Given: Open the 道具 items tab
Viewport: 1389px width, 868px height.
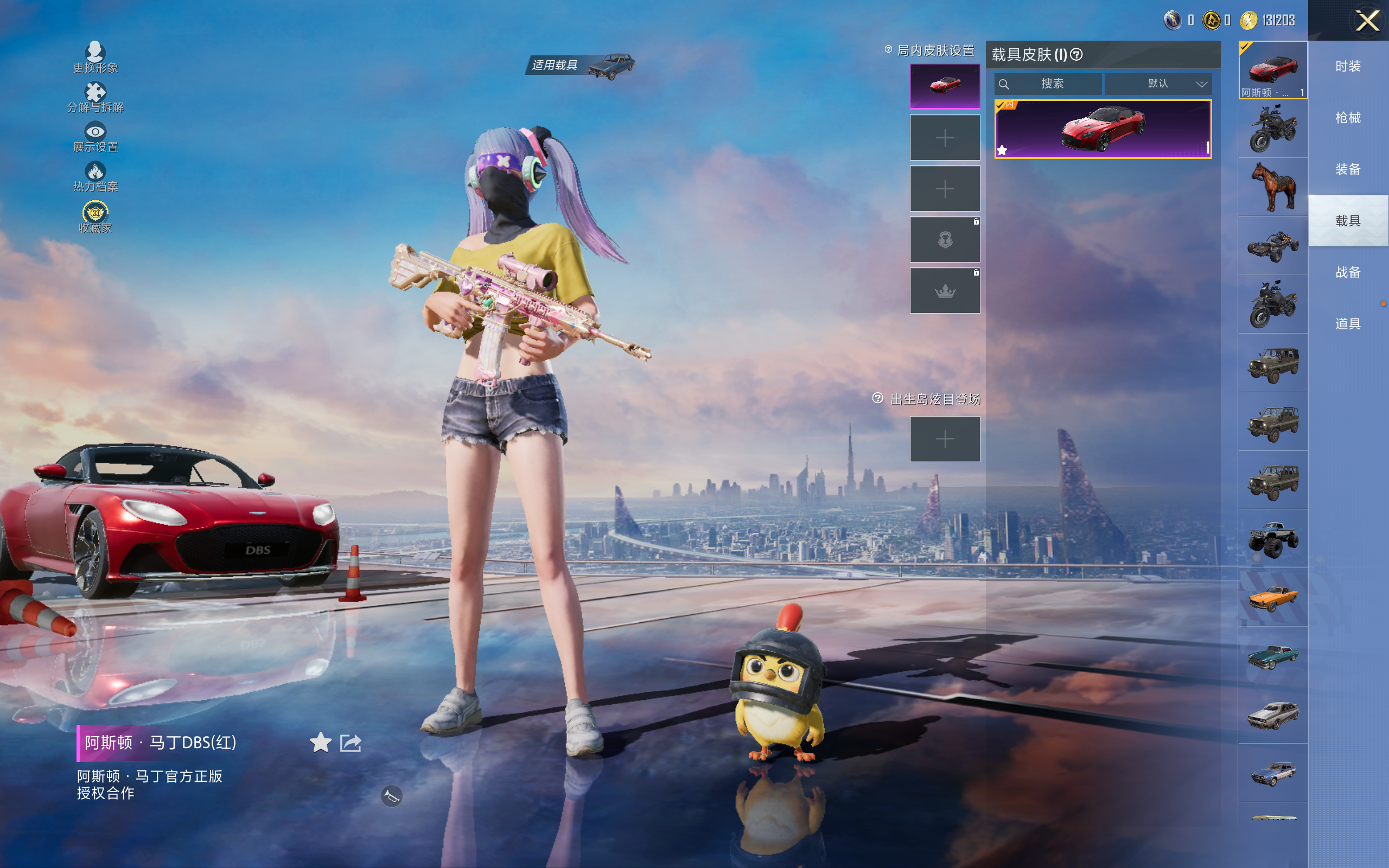Looking at the screenshot, I should 1348,324.
